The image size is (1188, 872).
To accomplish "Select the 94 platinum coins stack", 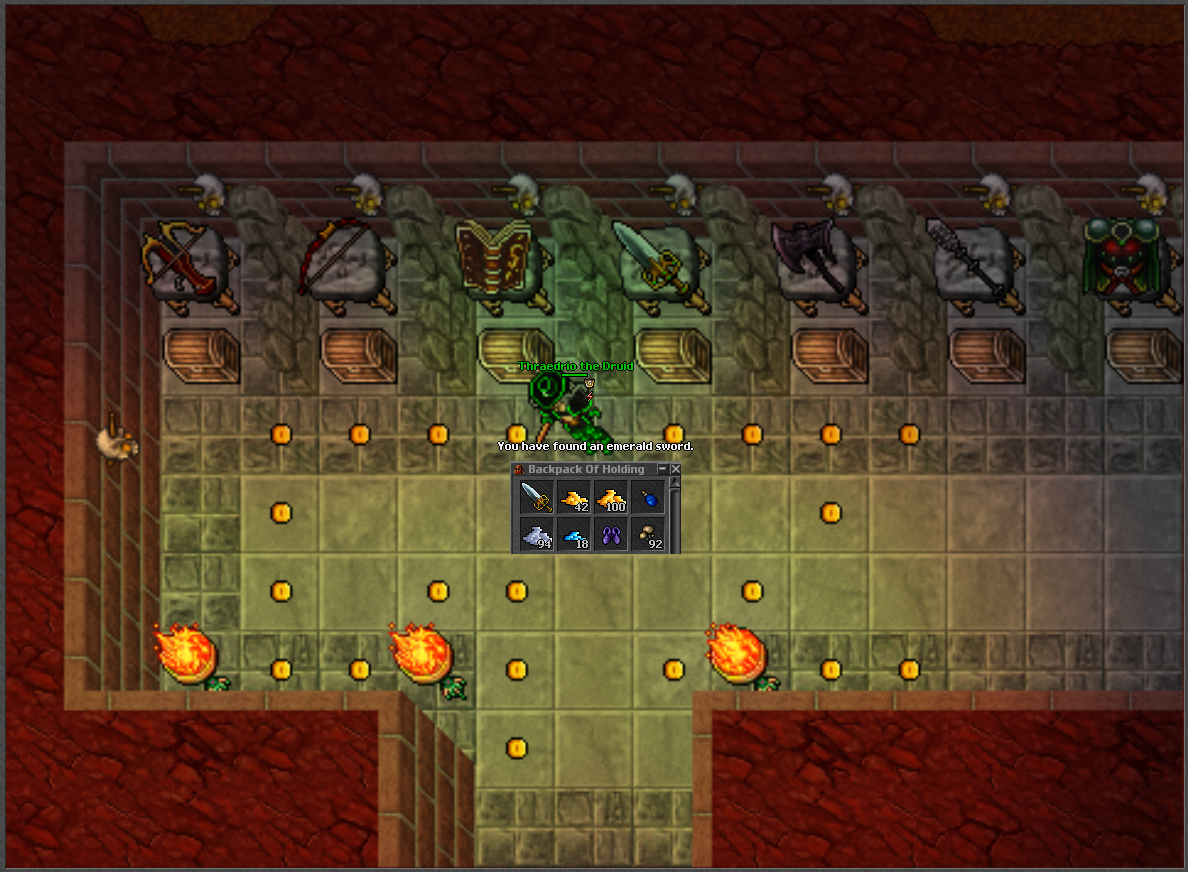I will pyautogui.click(x=537, y=534).
